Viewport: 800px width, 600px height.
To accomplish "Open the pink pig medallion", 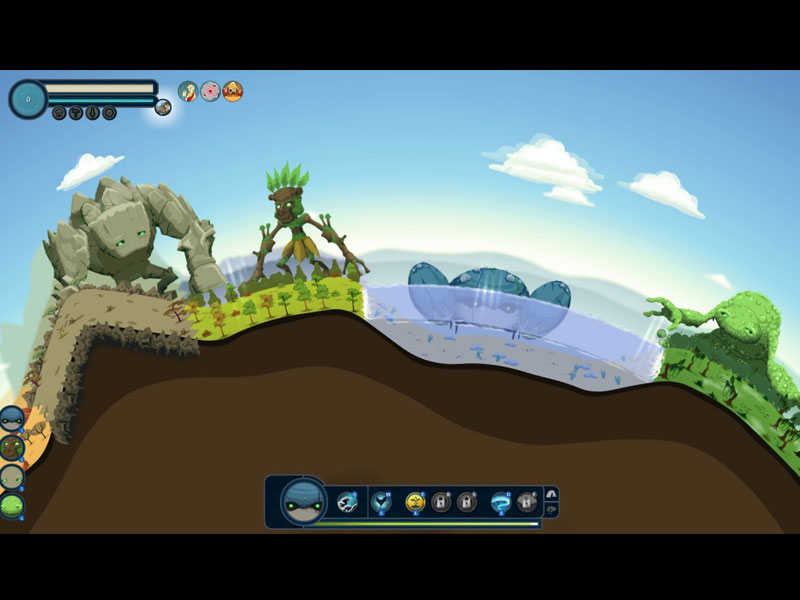I will (x=210, y=91).
